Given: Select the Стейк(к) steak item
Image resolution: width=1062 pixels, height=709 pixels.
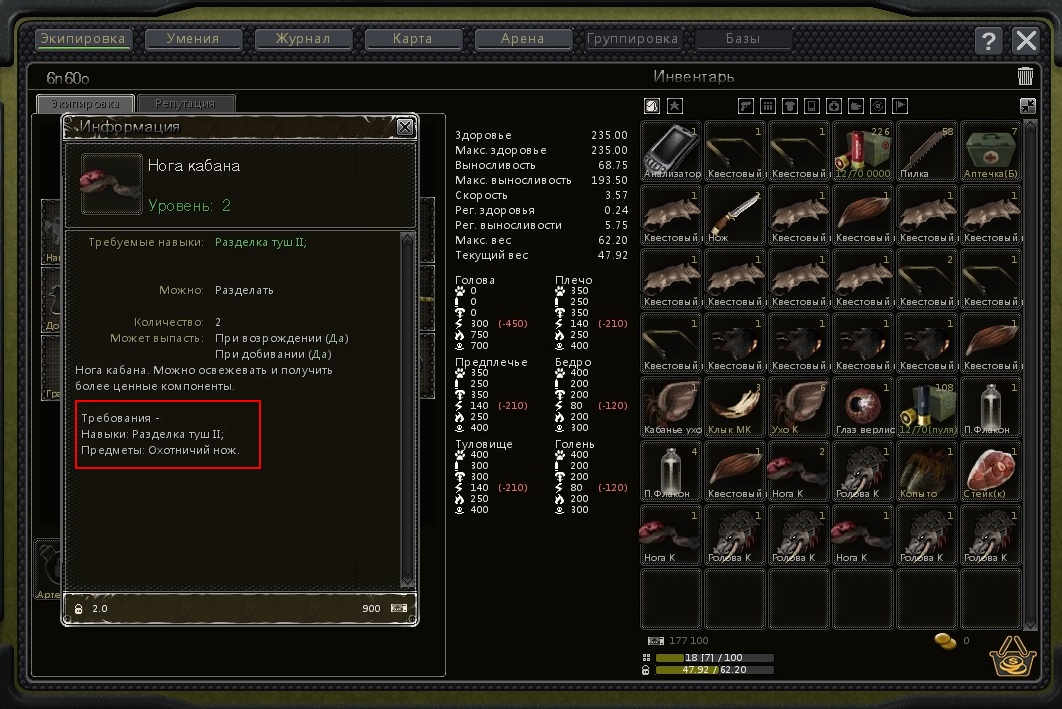Looking at the screenshot, I should (x=991, y=471).
